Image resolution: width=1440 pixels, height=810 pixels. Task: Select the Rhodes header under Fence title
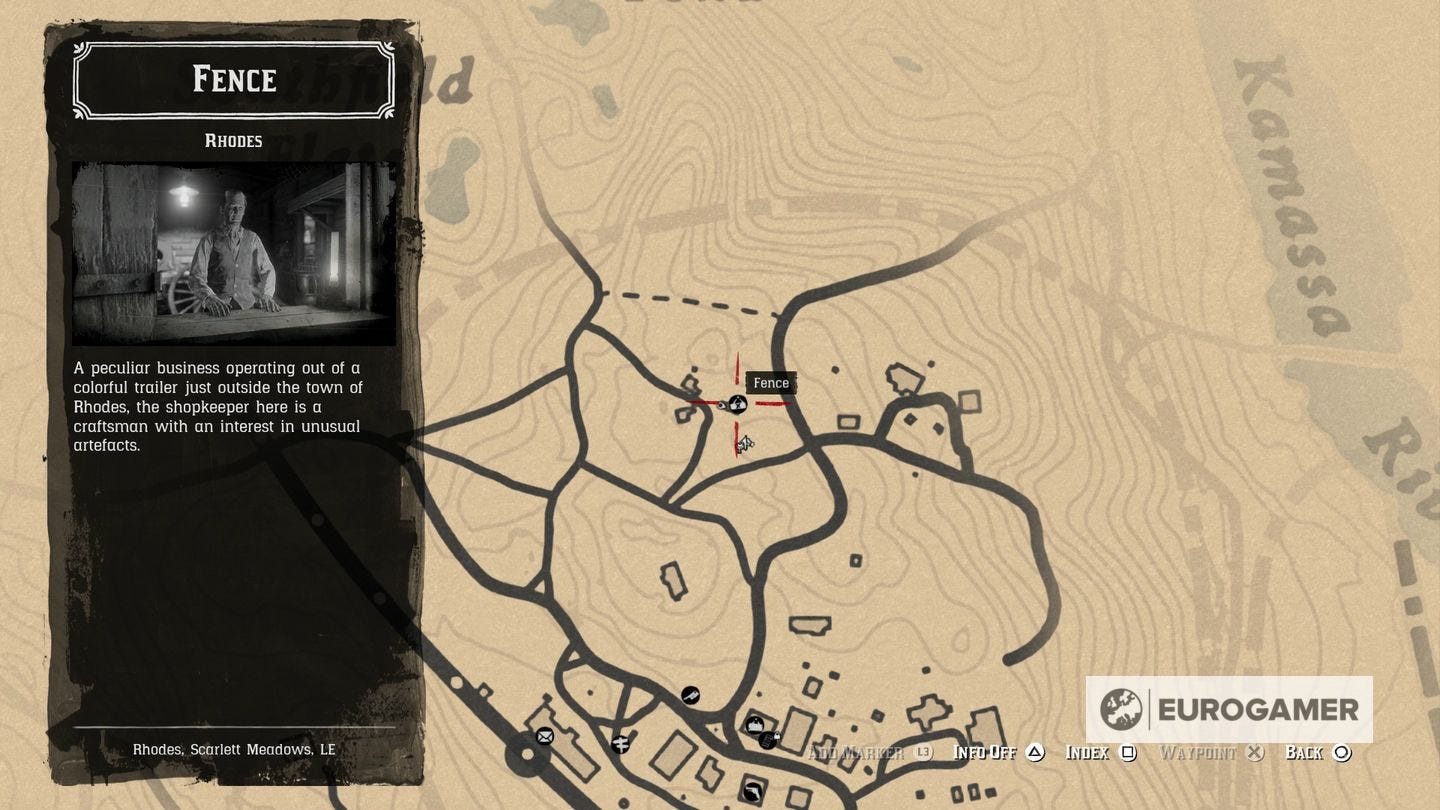click(234, 141)
